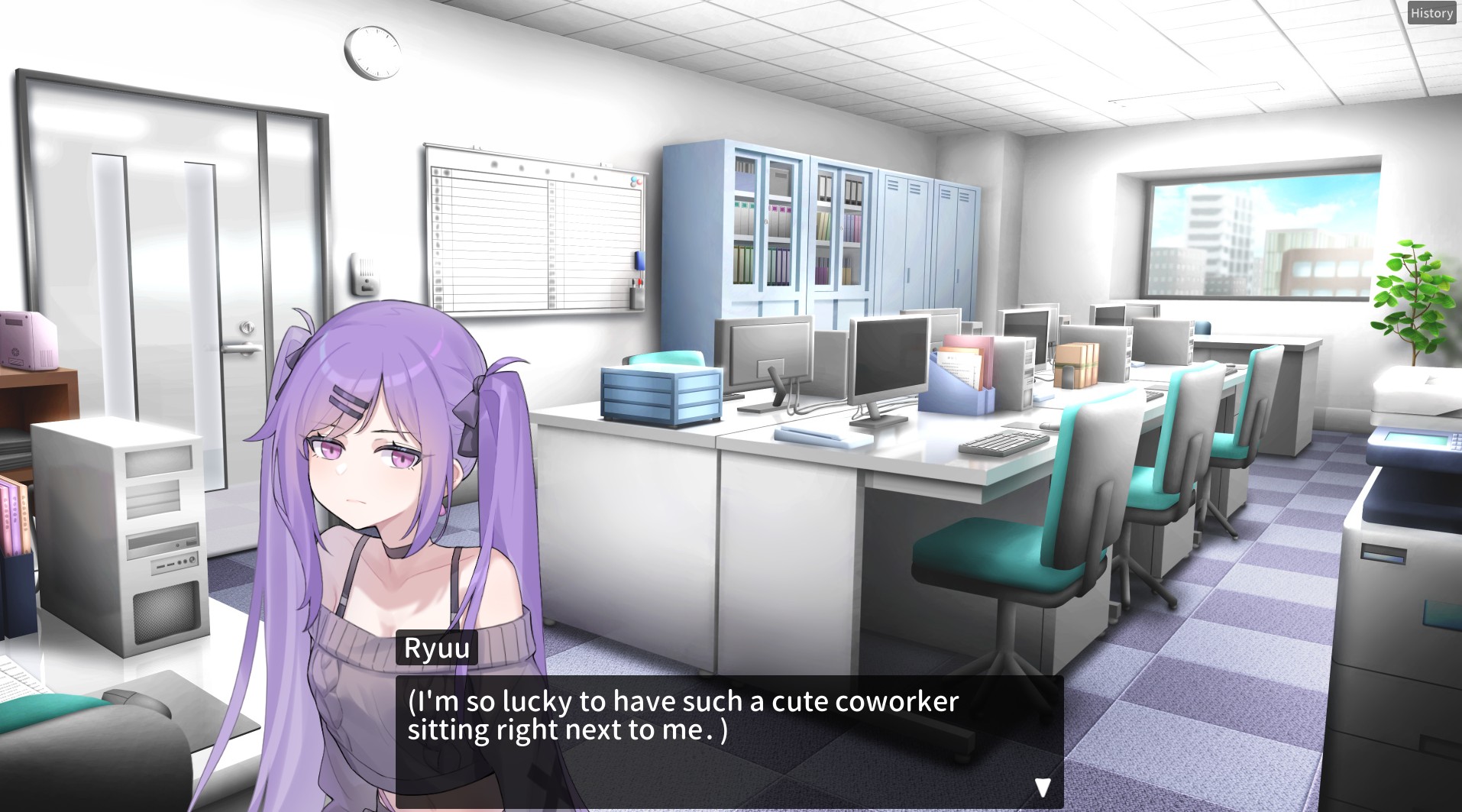
Task: Select the whiteboard on the wall
Action: pos(535,229)
